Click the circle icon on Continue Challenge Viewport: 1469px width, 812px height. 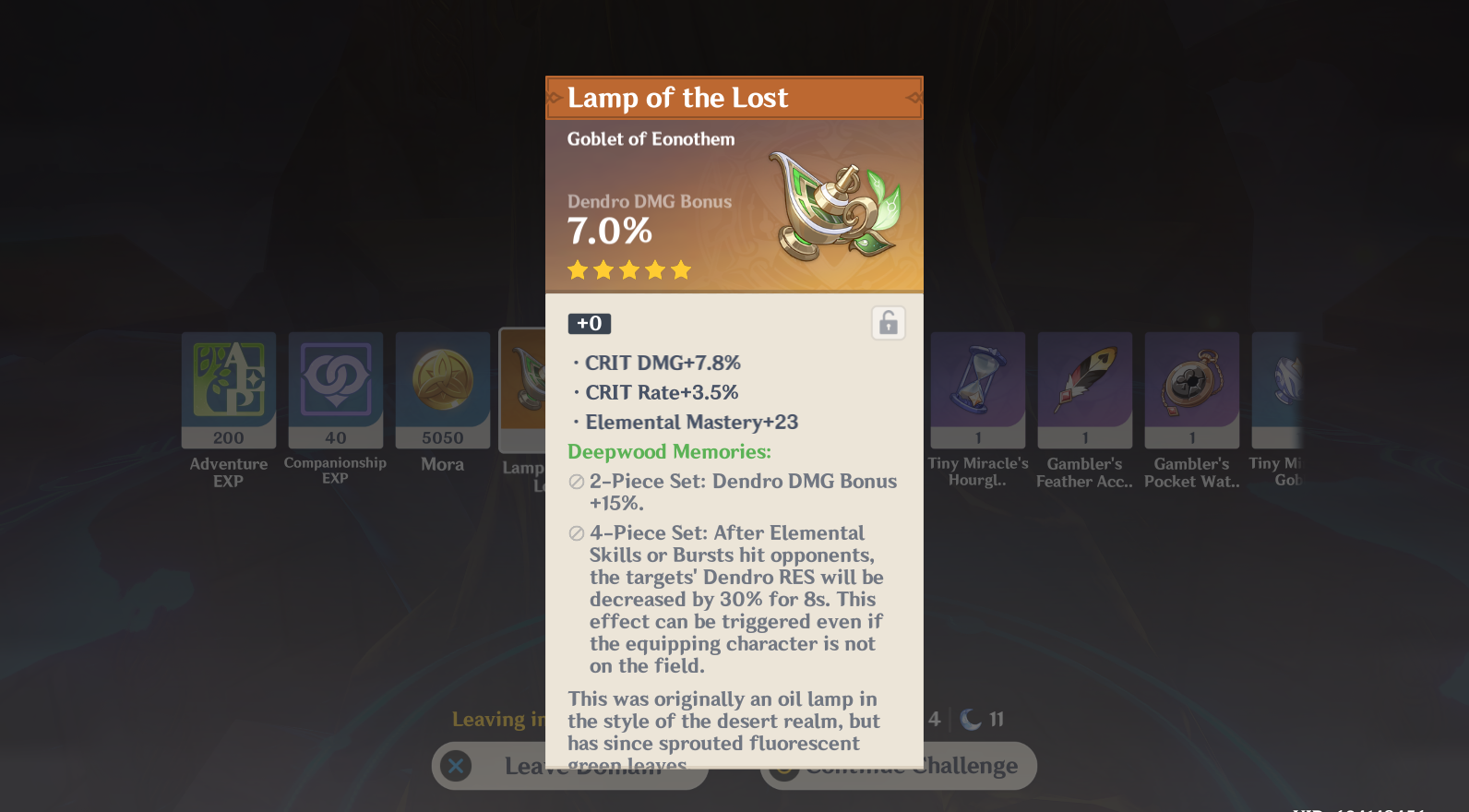tap(783, 765)
